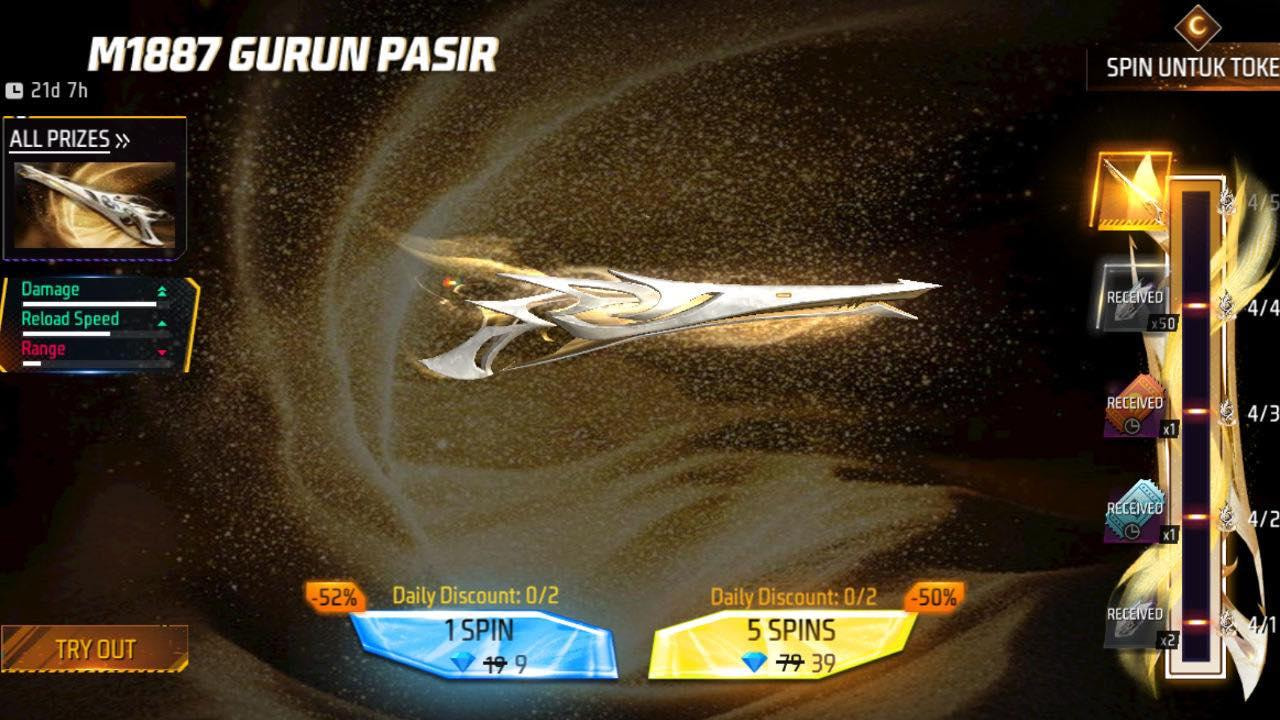Select the M1887 prize preview thumbnail

coord(95,205)
